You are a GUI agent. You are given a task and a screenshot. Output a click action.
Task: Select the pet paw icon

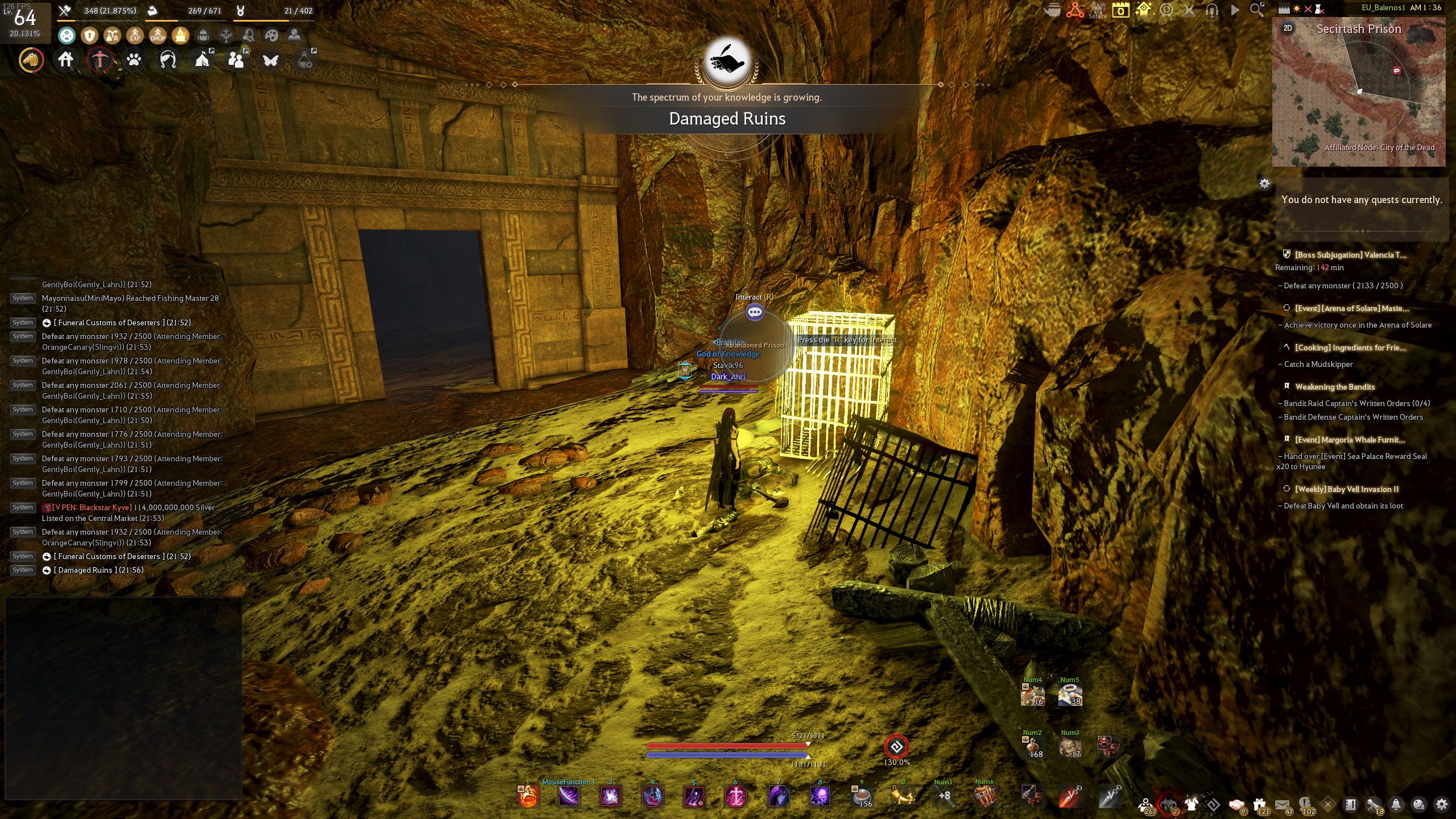[134, 60]
